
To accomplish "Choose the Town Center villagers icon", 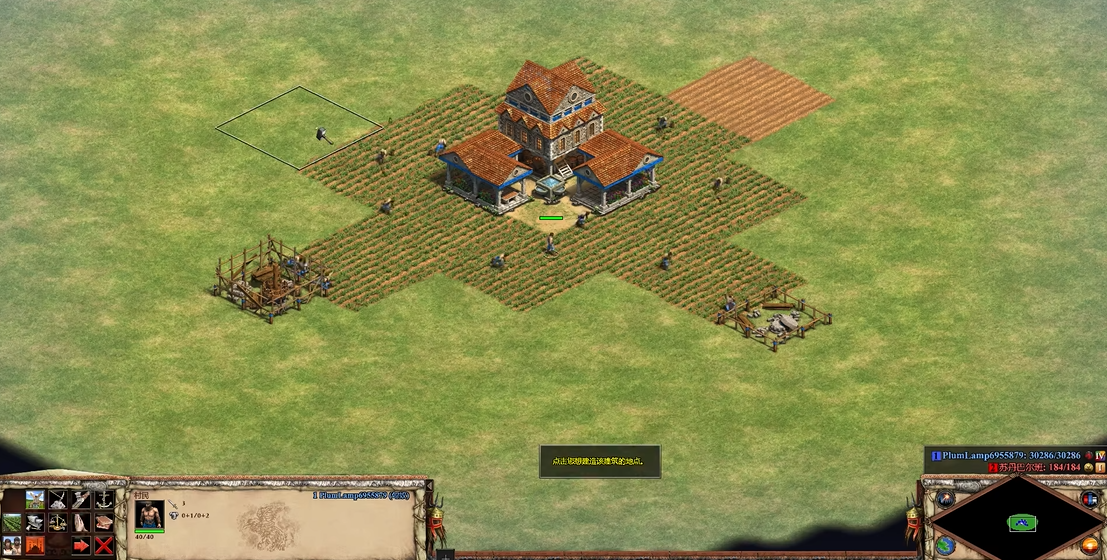I will (x=12, y=545).
